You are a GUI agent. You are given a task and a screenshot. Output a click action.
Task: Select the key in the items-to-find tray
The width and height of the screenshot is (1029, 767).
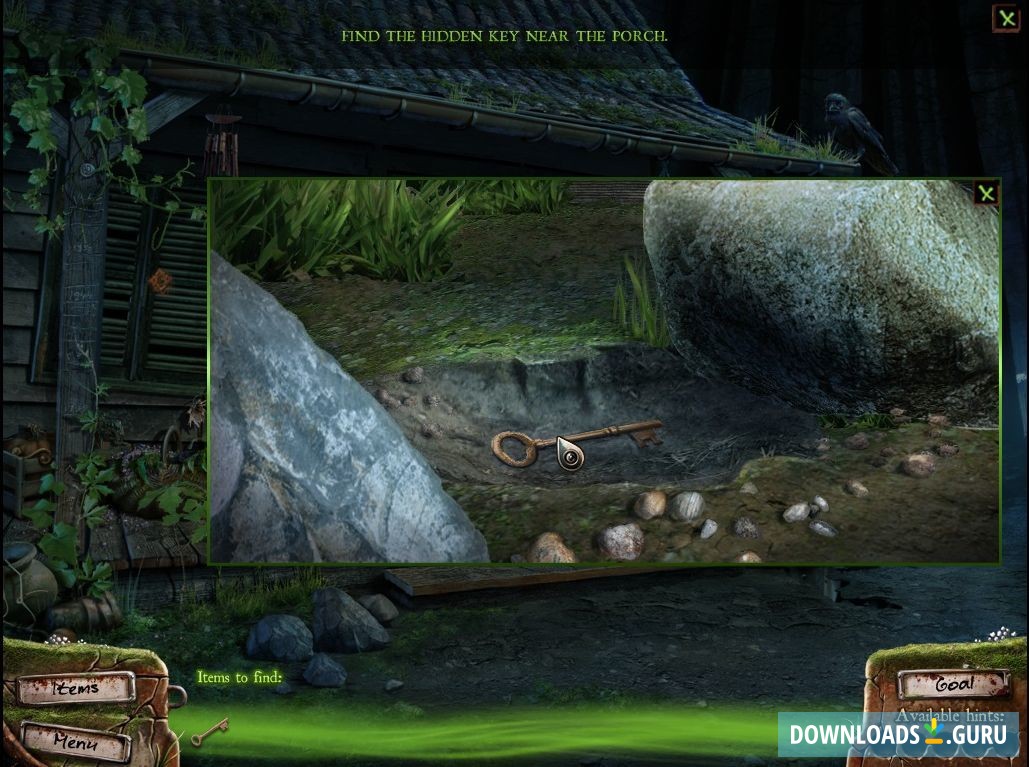point(210,732)
